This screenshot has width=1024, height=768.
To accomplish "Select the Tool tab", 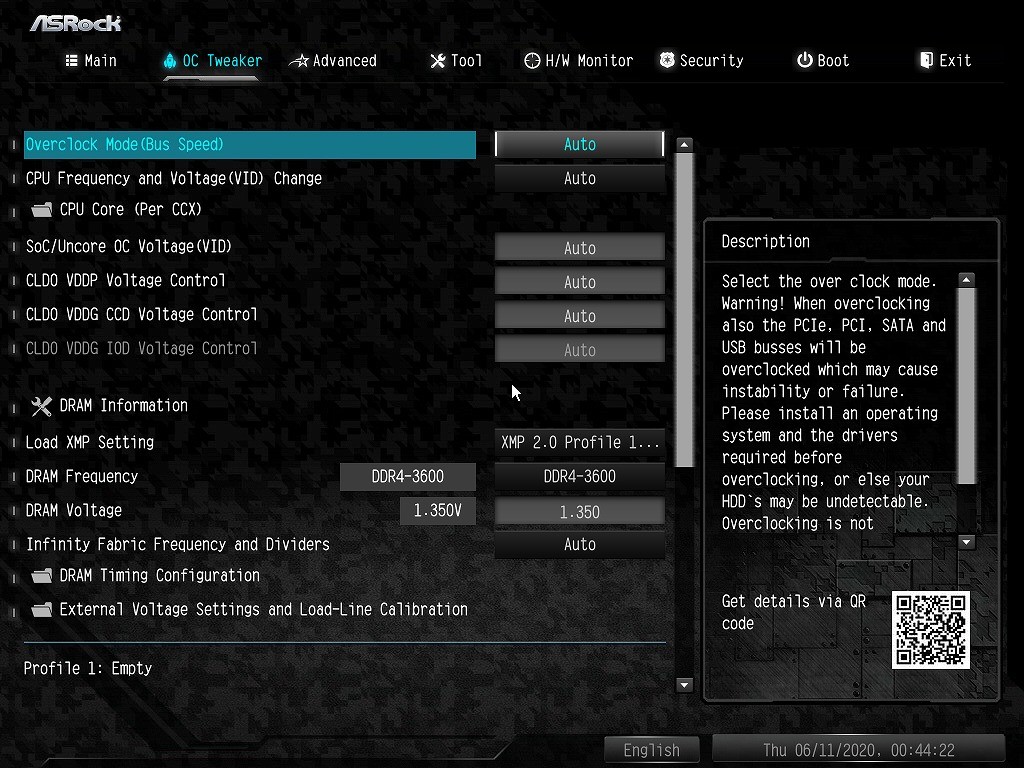I will point(456,61).
